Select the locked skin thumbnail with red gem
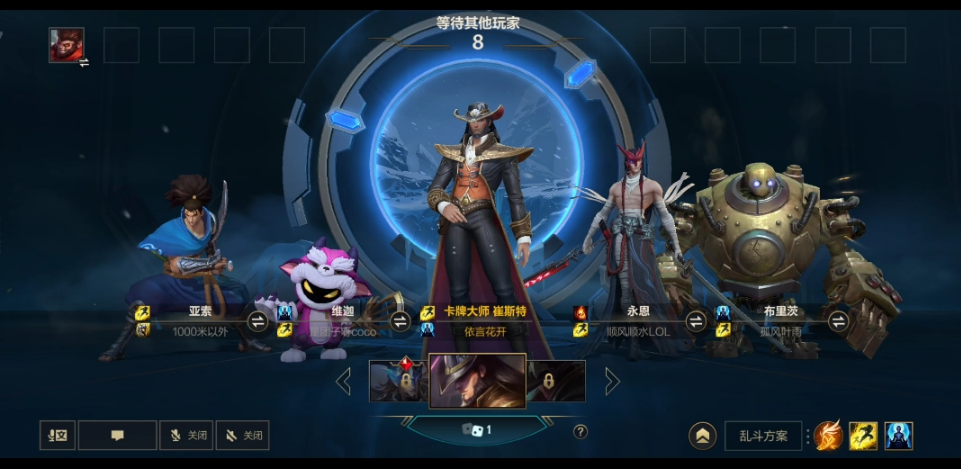The height and width of the screenshot is (469, 961). 398,380
